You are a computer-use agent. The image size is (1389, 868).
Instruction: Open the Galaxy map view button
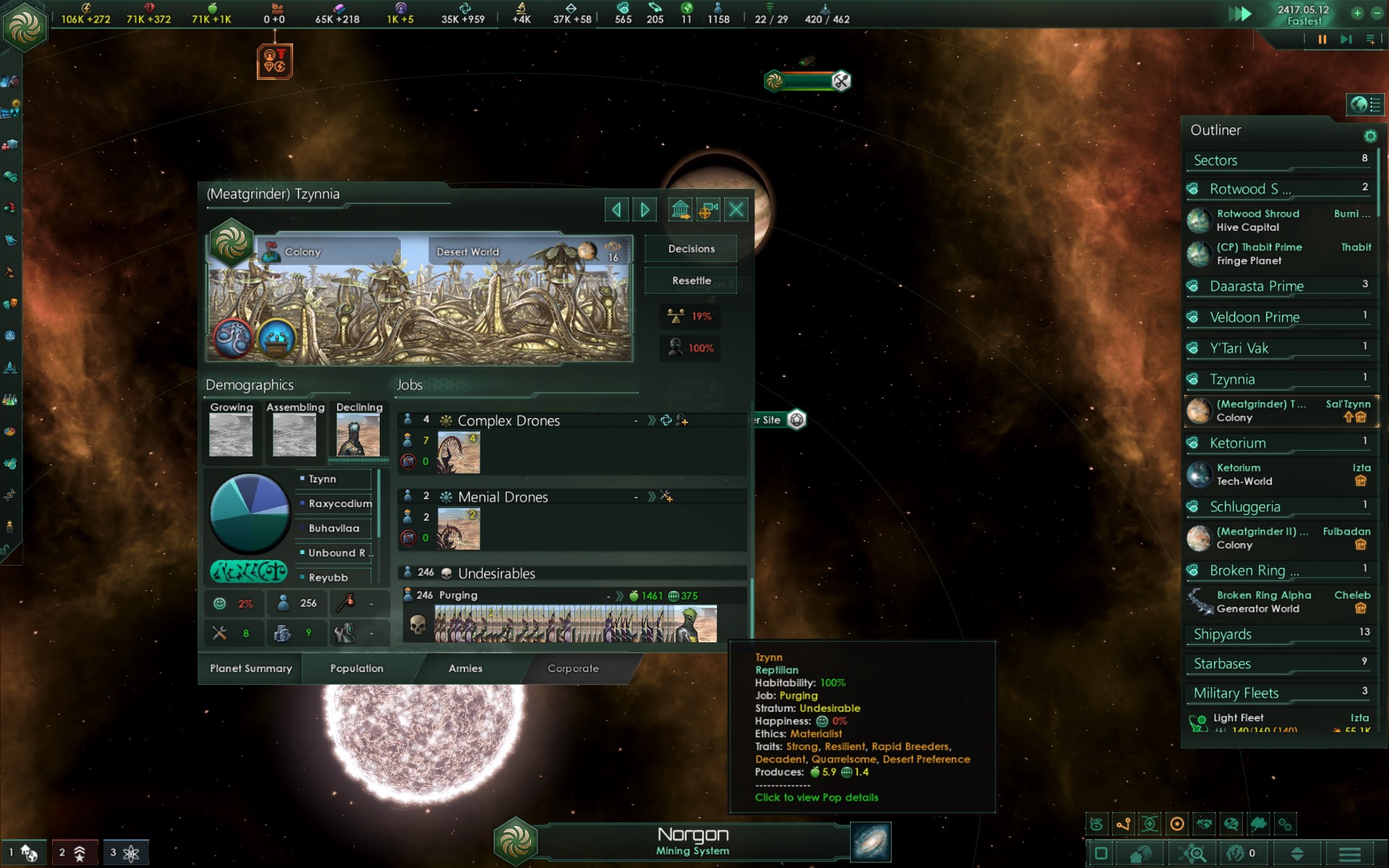(870, 842)
